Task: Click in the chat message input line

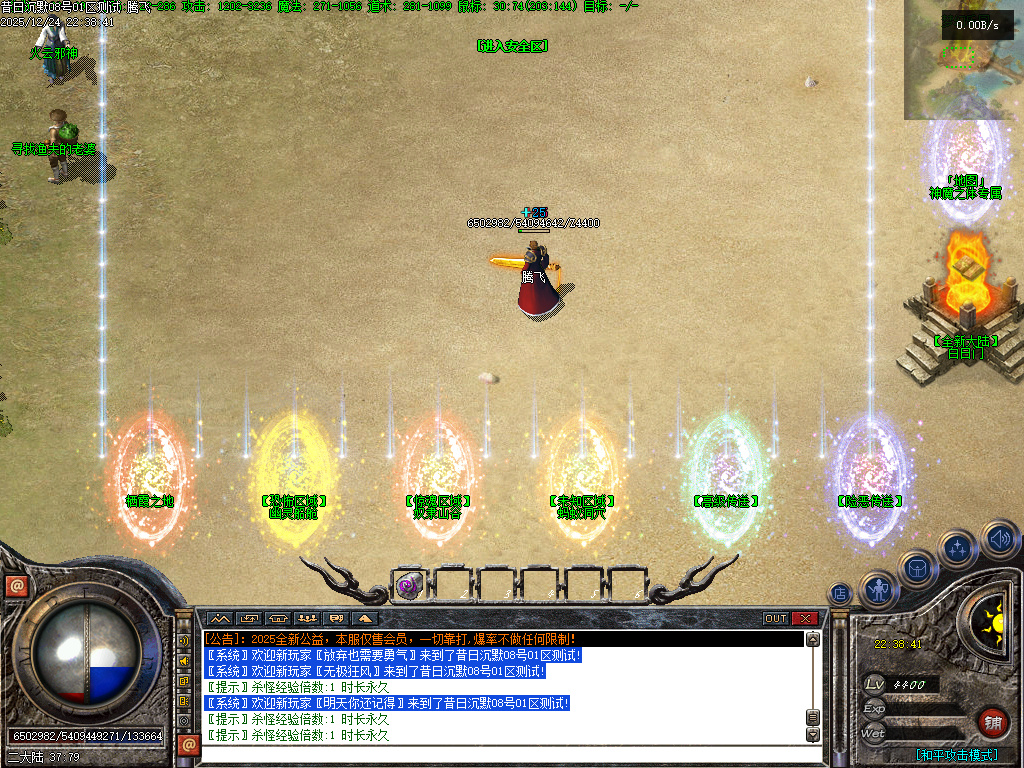Action: [x=500, y=751]
